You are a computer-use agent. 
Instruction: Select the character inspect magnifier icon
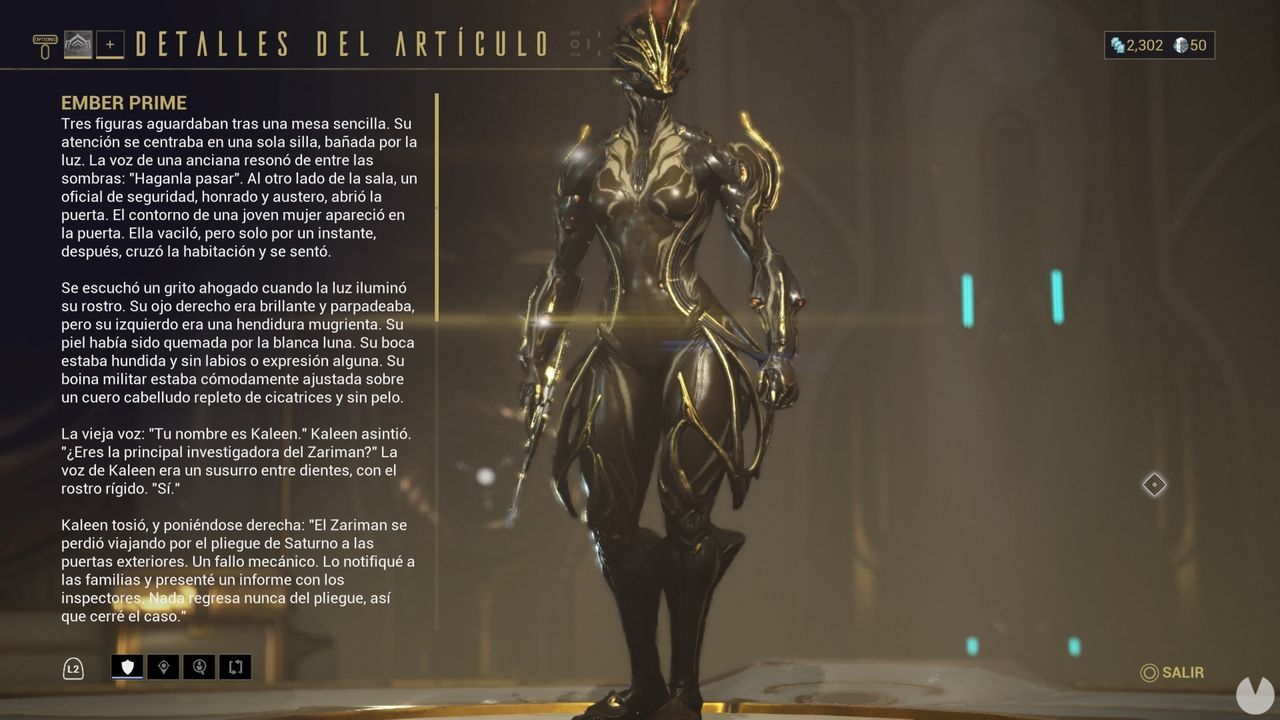[199, 667]
